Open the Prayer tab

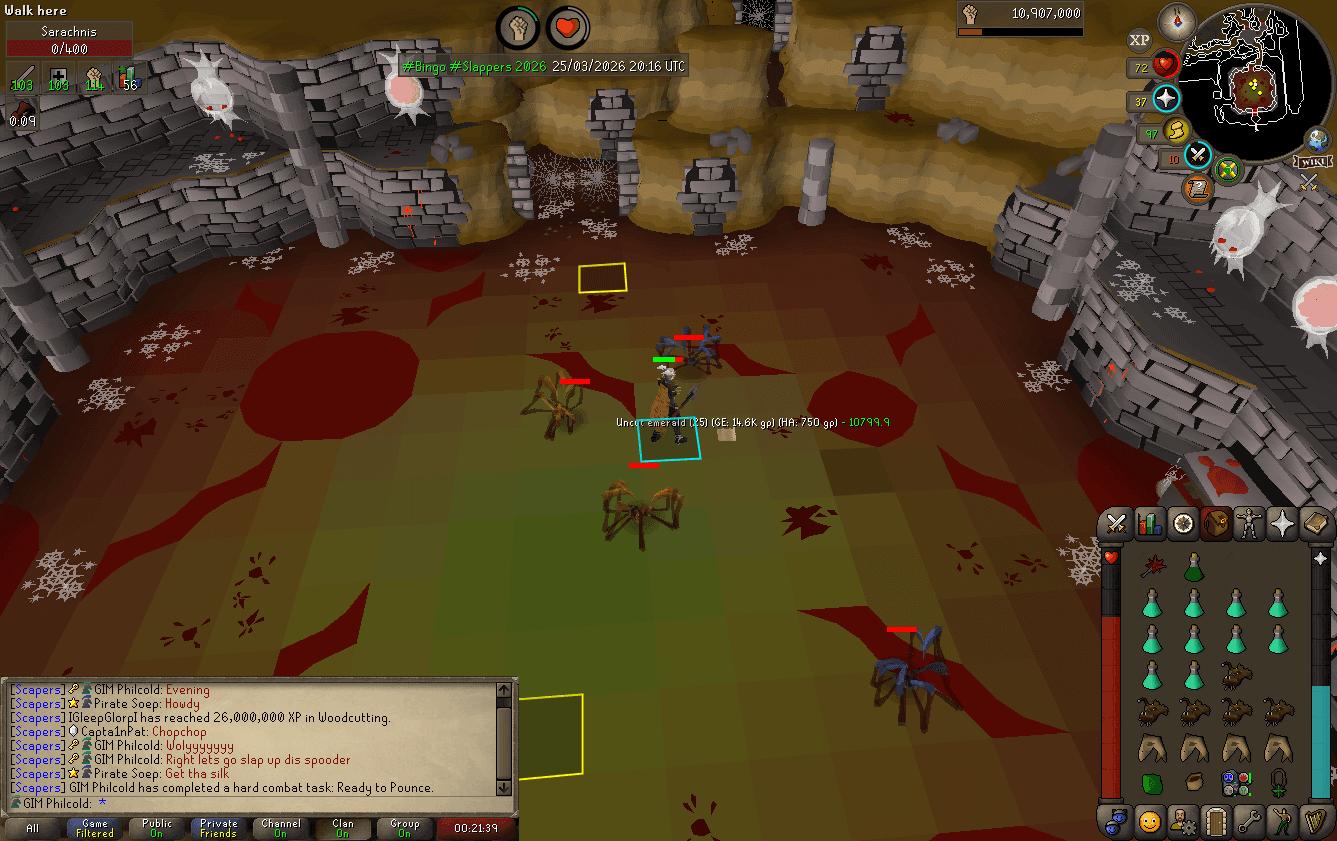coord(1281,523)
